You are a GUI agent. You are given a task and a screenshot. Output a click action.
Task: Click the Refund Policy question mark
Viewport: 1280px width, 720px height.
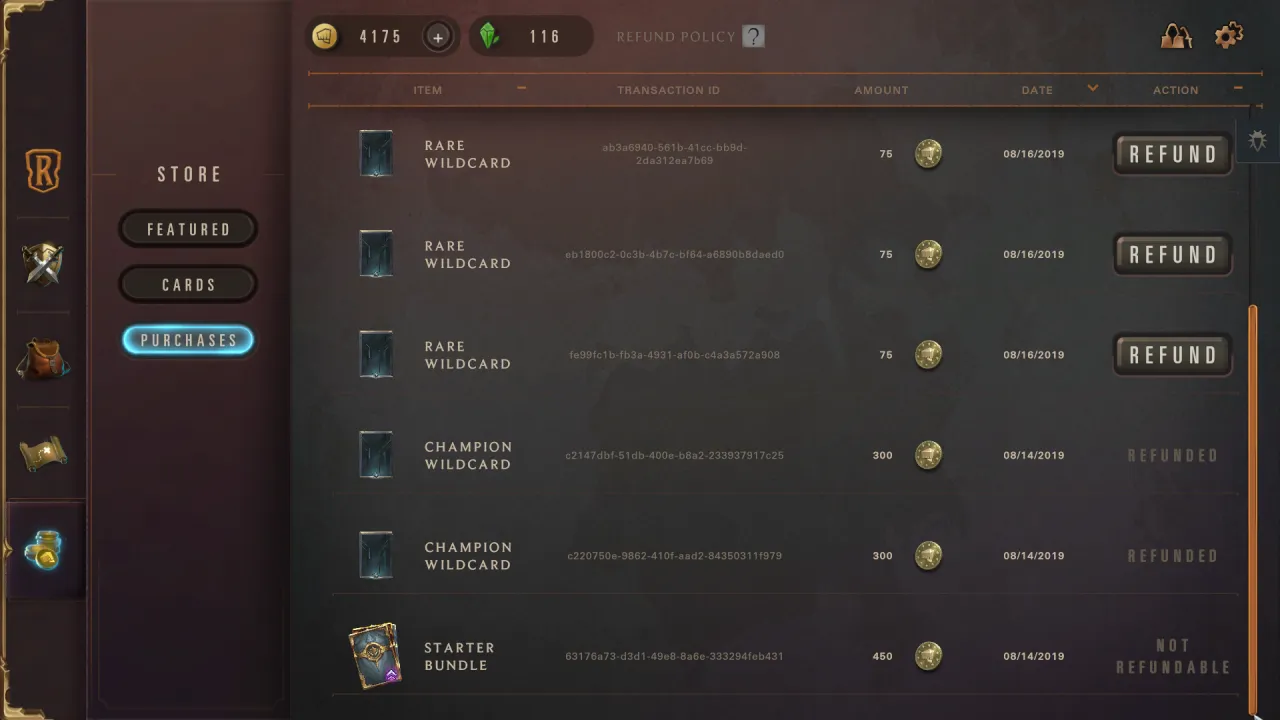751,35
